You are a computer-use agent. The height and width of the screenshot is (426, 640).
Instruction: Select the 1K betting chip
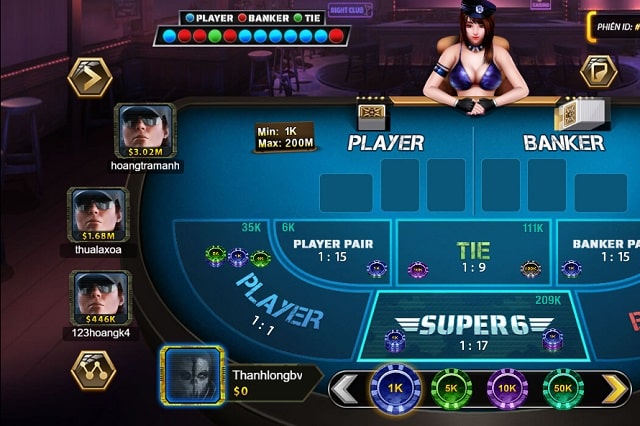click(x=394, y=388)
